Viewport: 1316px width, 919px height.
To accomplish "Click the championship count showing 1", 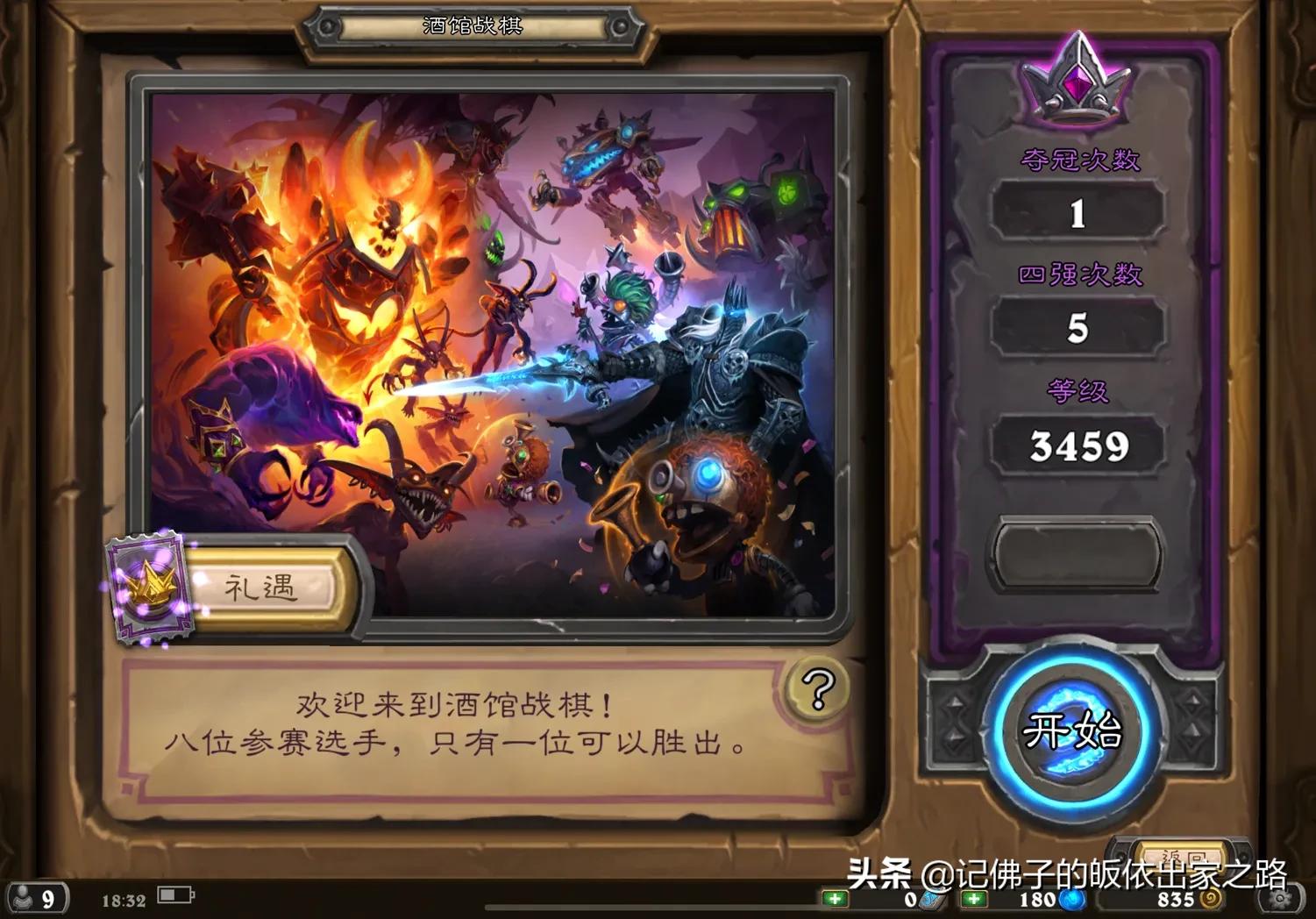I will coord(1079,211).
